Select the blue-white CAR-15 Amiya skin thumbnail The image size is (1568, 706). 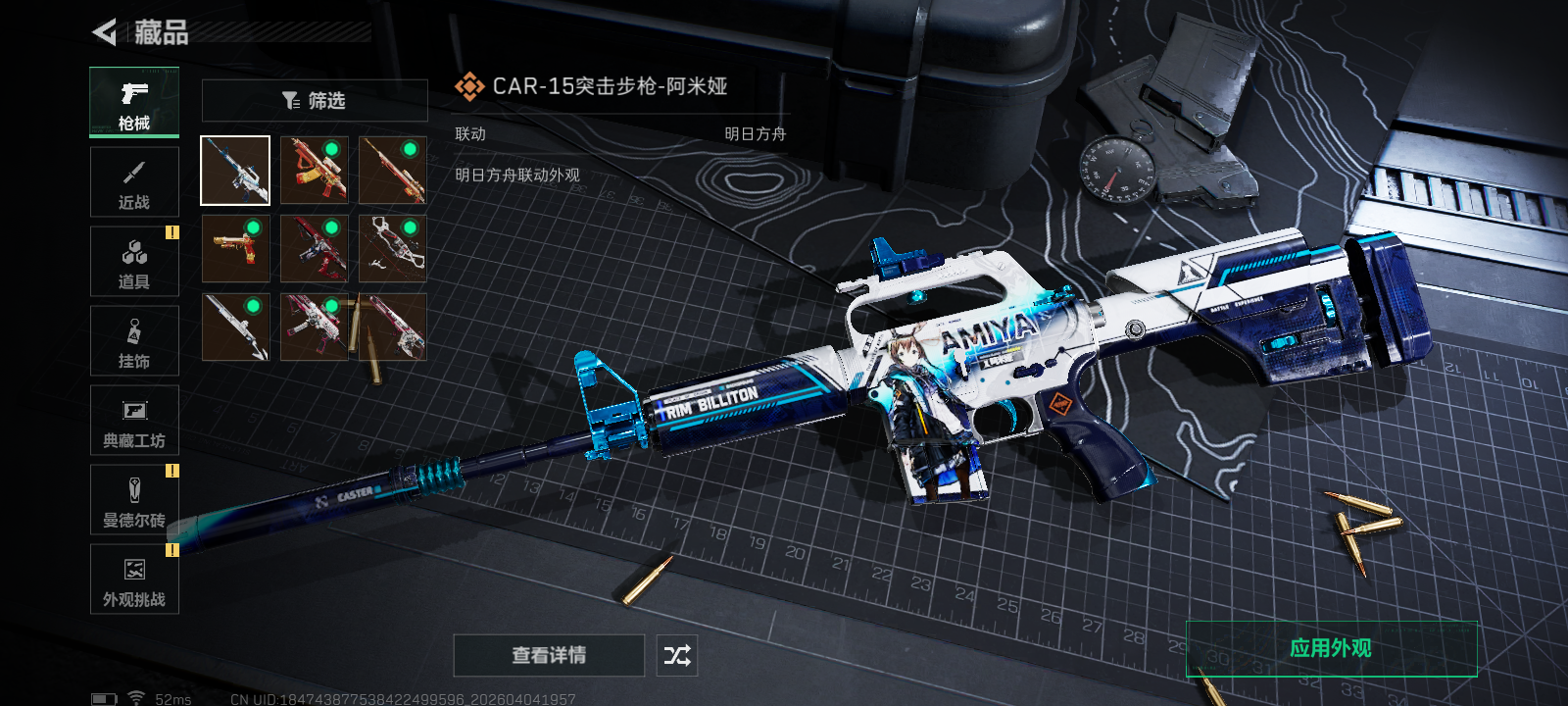tap(235, 171)
